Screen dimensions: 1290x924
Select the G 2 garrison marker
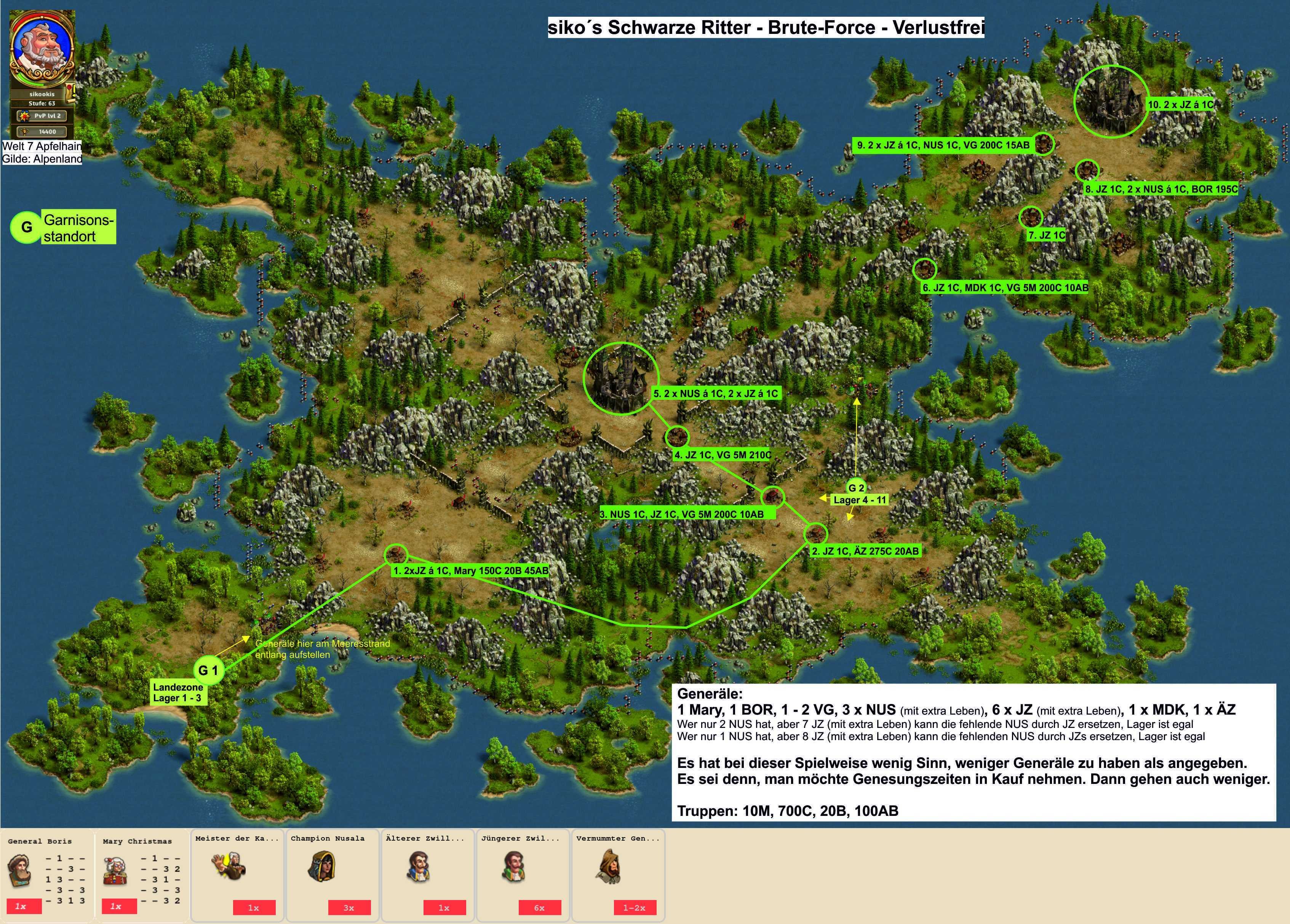pos(856,488)
